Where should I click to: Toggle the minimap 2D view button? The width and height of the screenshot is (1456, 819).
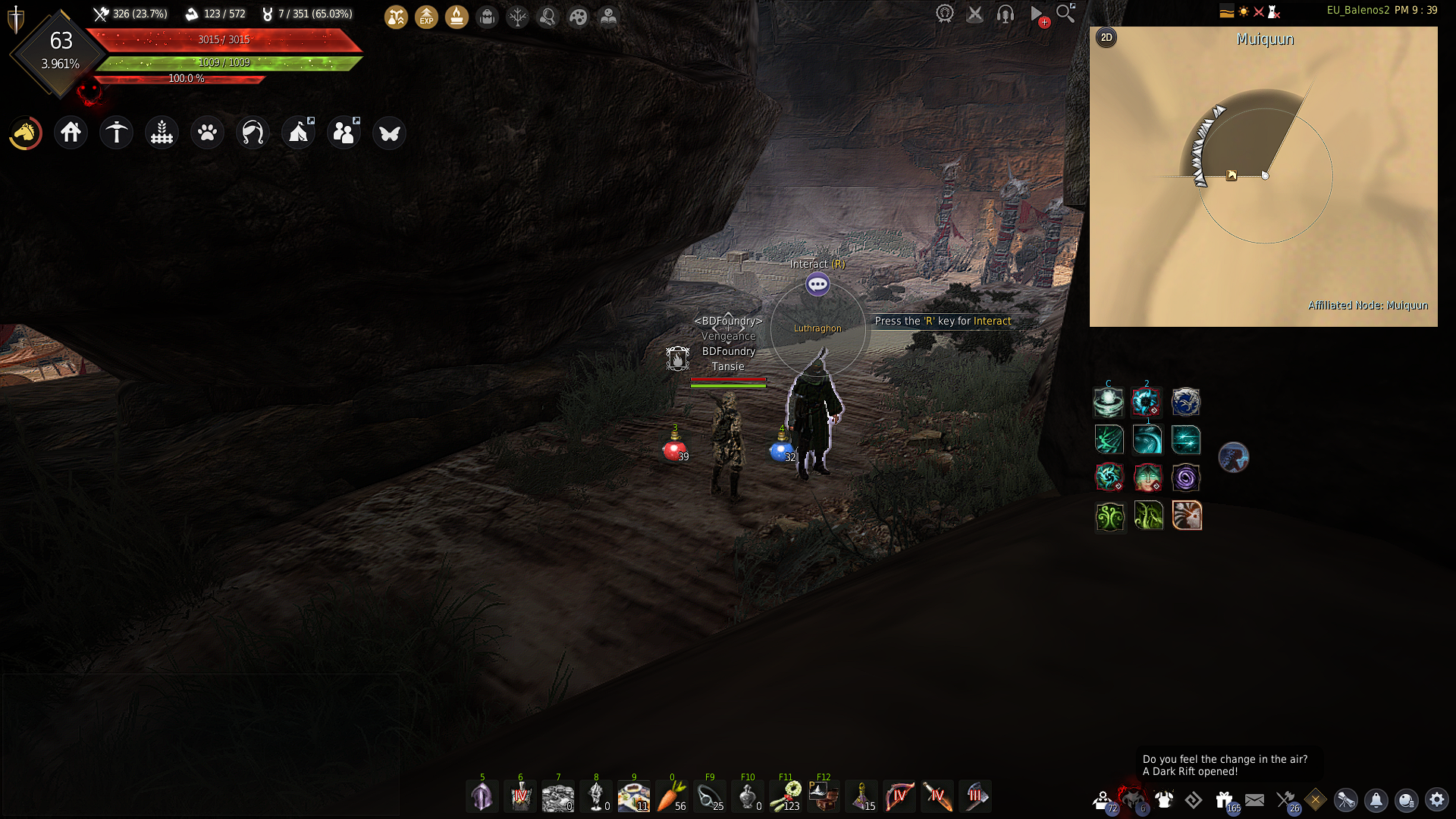point(1106,38)
